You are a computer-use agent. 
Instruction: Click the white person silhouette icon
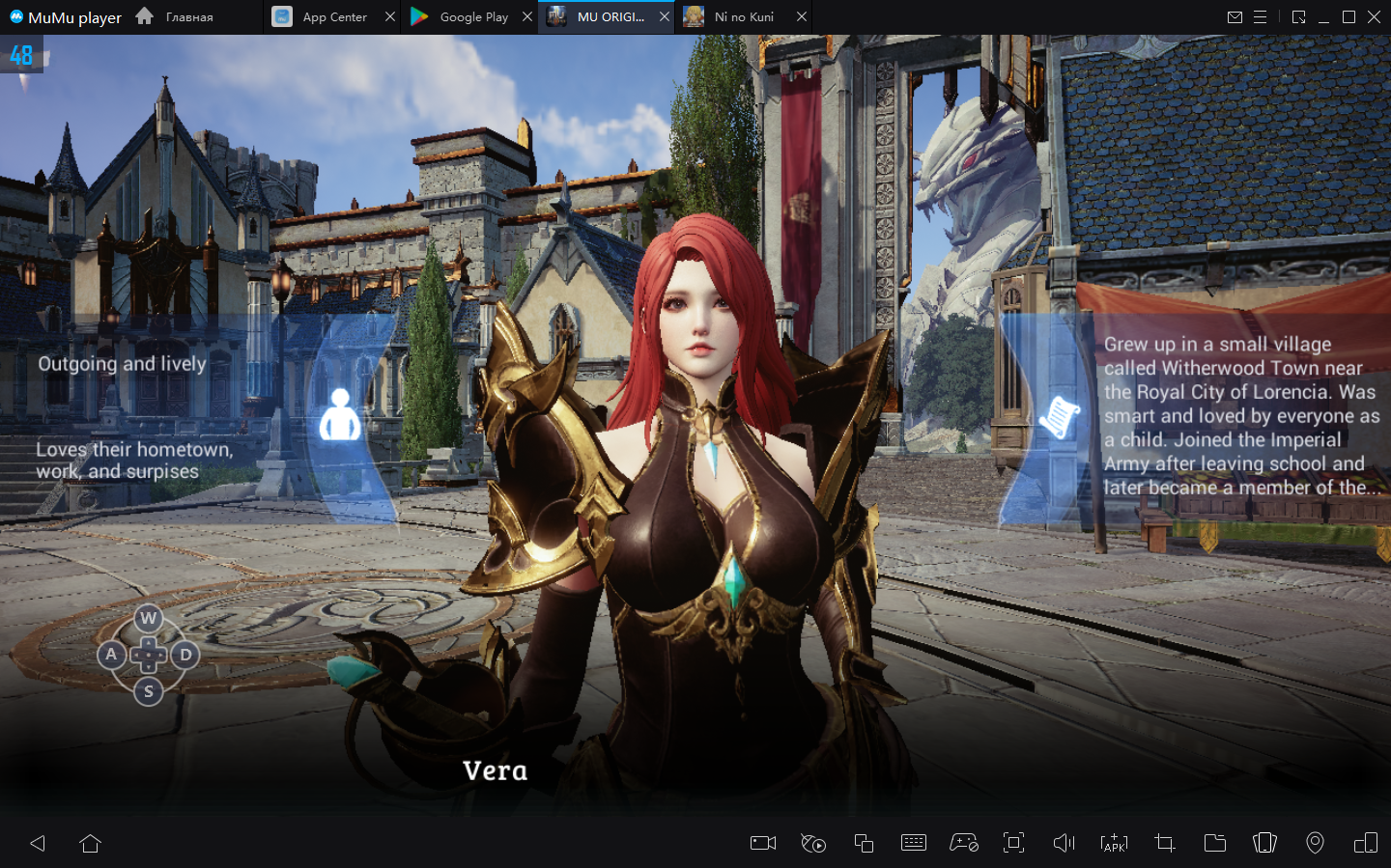340,415
